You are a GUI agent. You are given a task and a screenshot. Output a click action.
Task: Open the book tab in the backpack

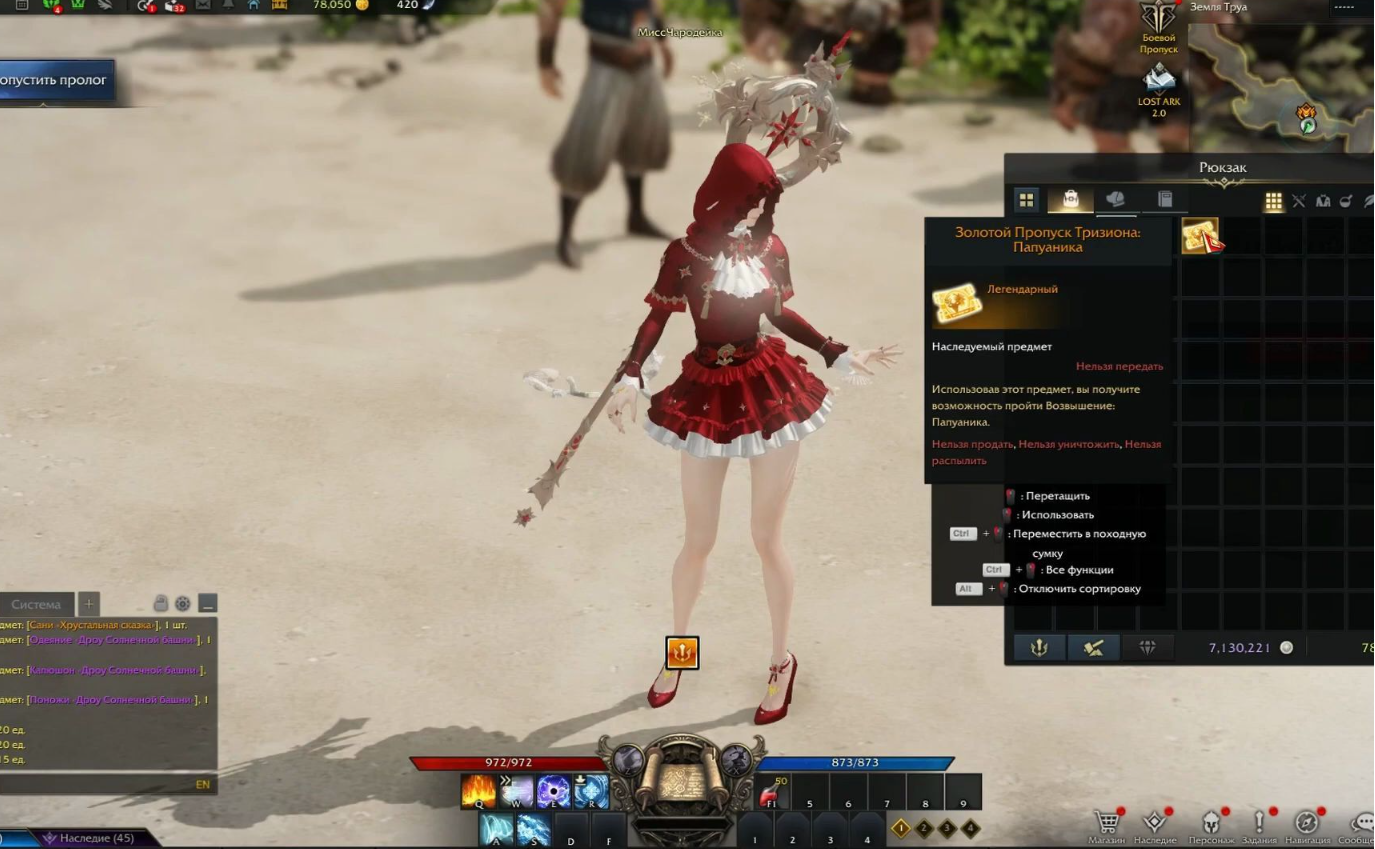click(x=1165, y=200)
